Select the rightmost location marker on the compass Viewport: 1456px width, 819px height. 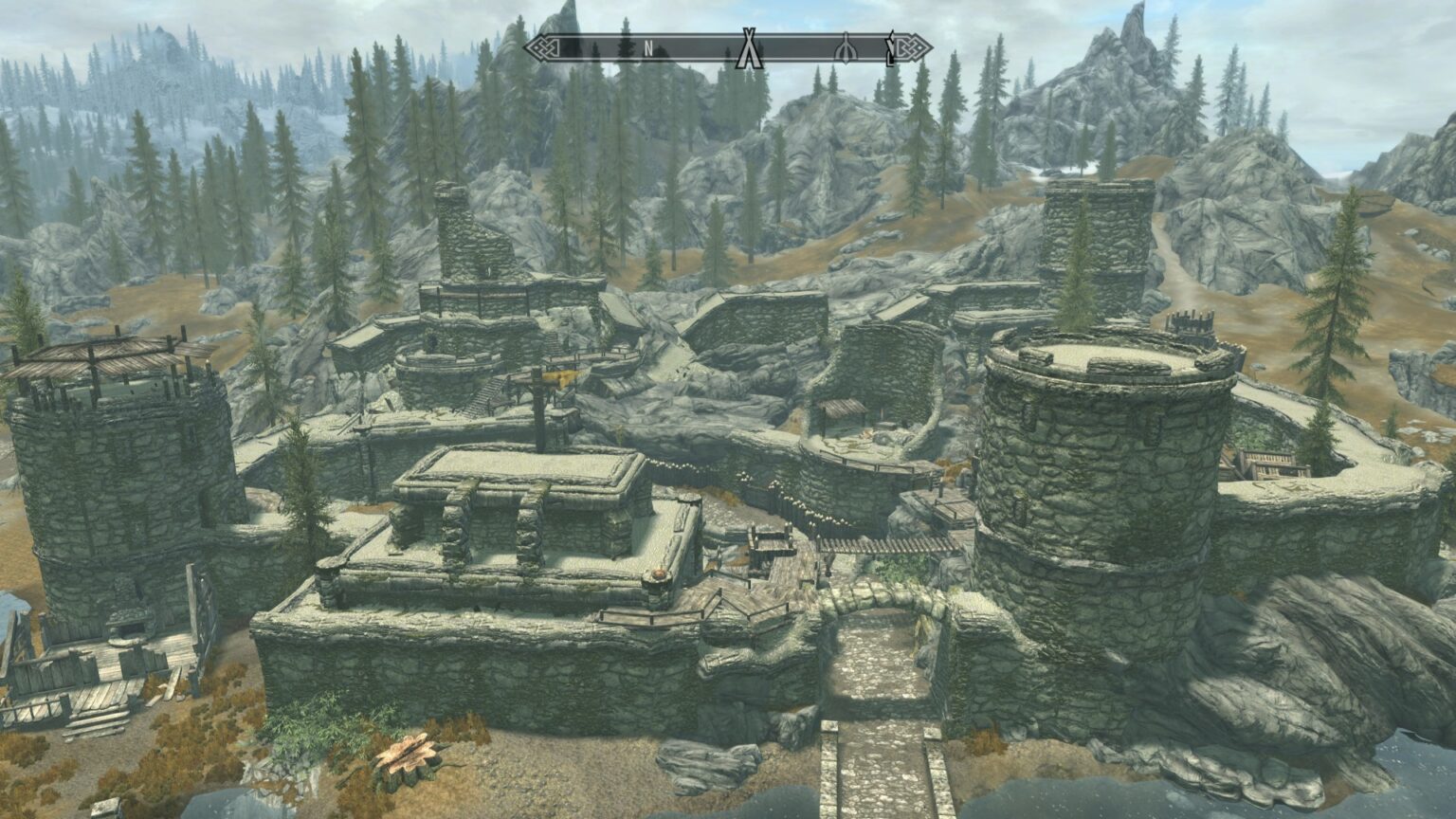click(x=891, y=47)
